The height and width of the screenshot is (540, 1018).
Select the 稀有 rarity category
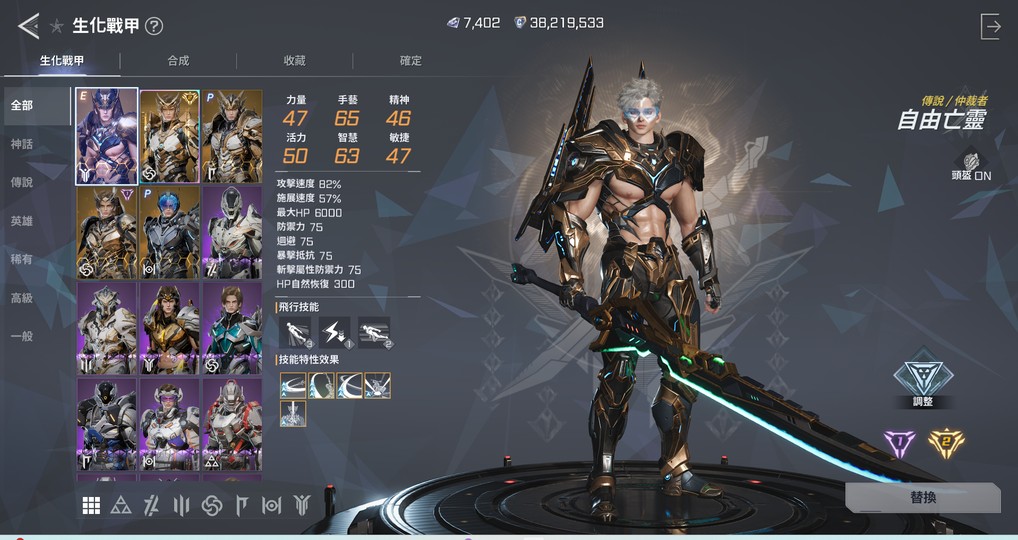point(22,260)
